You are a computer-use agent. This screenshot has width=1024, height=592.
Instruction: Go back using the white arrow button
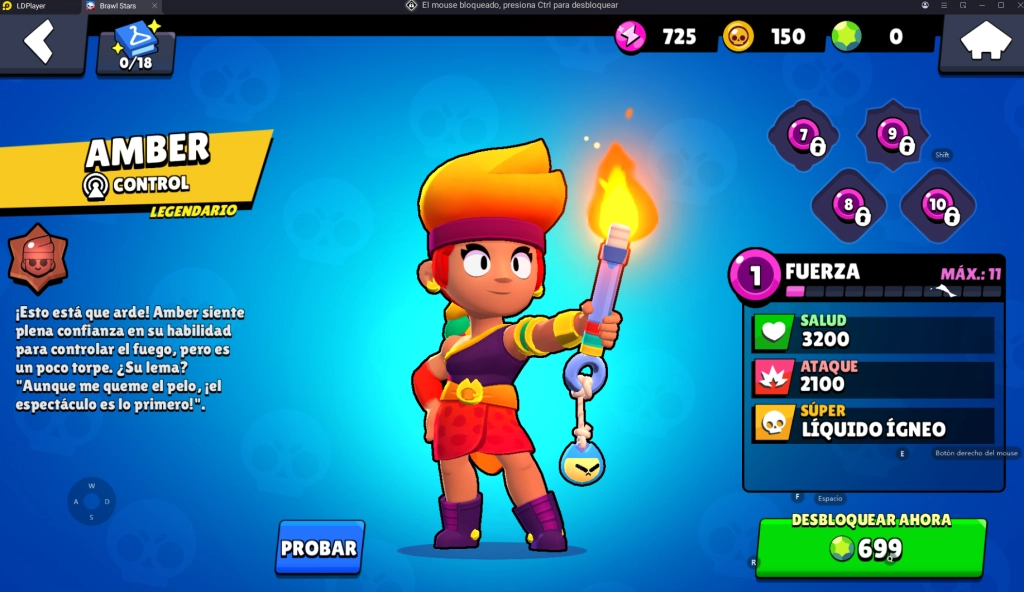coord(40,42)
